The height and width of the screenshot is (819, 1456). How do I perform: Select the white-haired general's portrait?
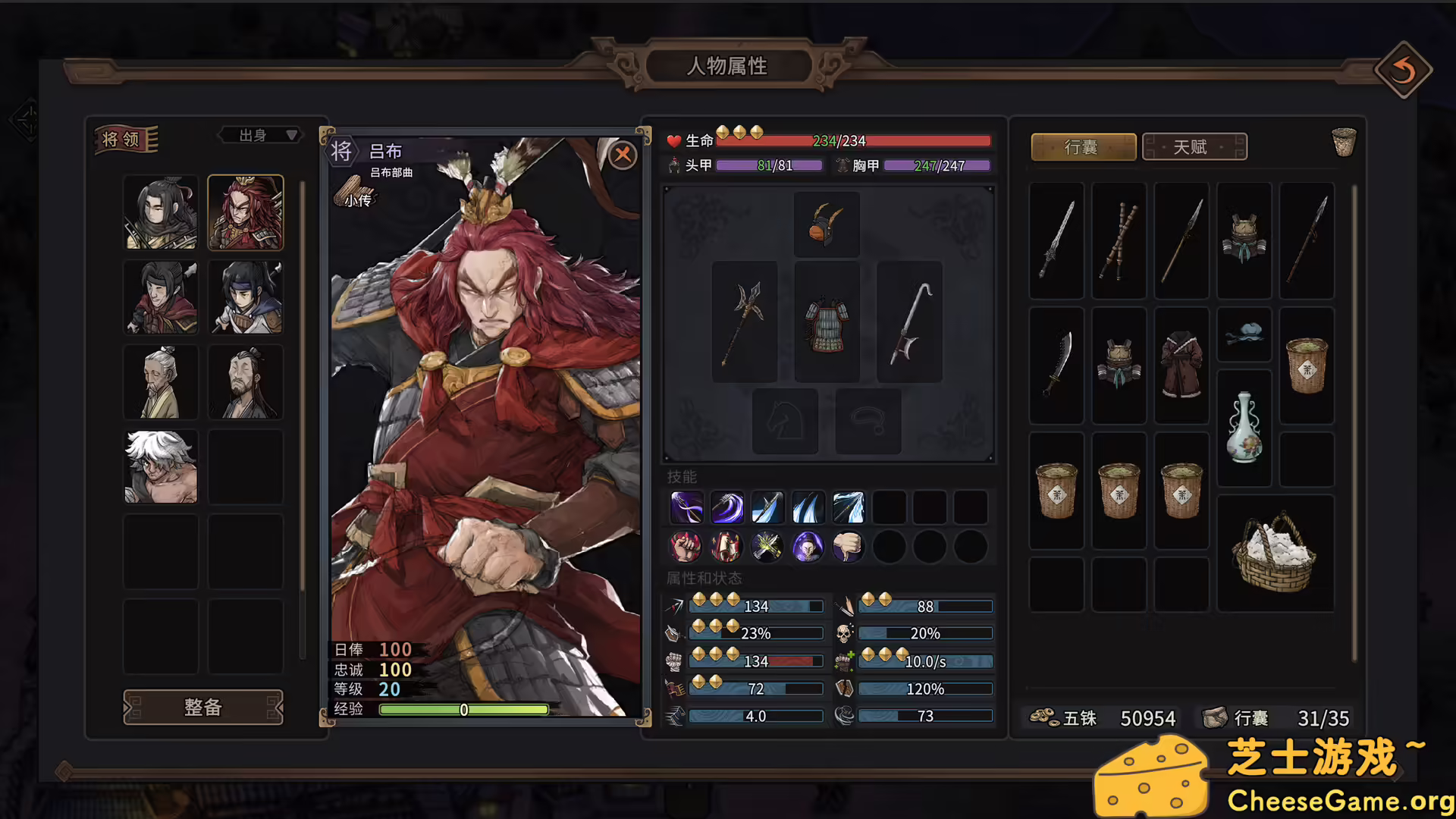coord(160,466)
